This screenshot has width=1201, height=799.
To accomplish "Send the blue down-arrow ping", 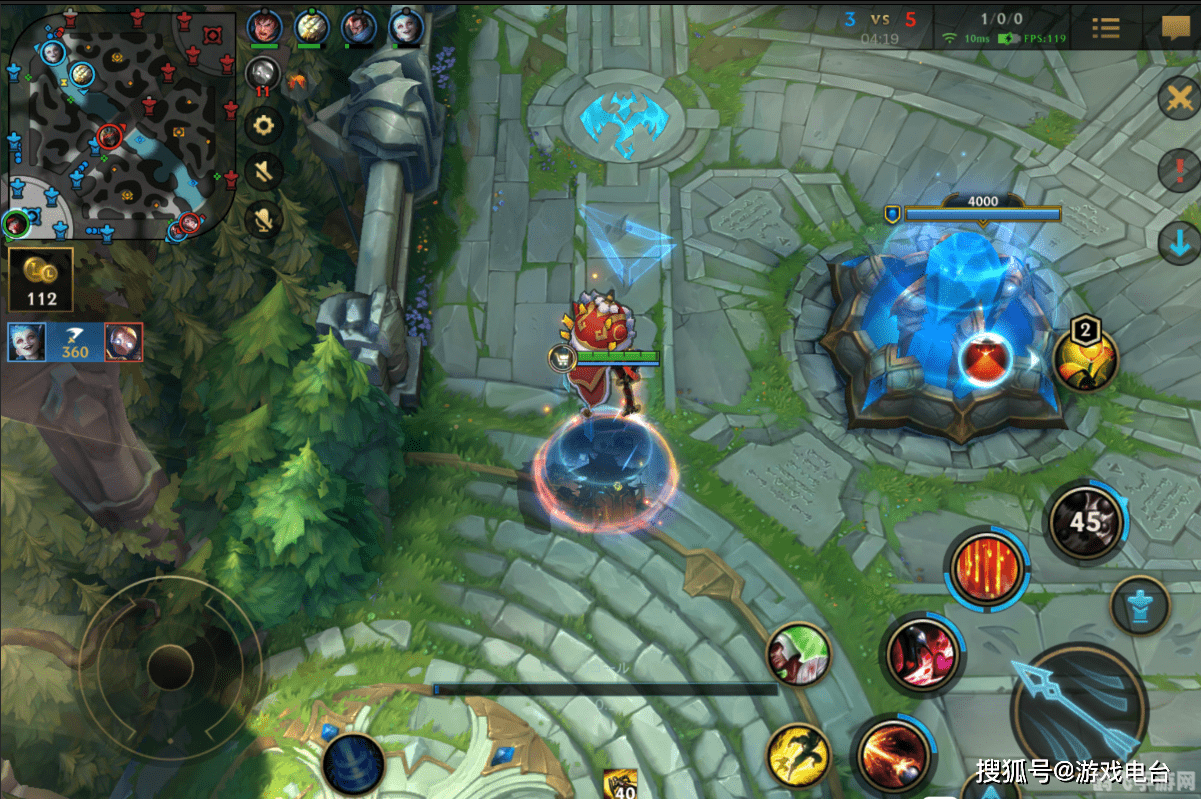I will 1178,243.
